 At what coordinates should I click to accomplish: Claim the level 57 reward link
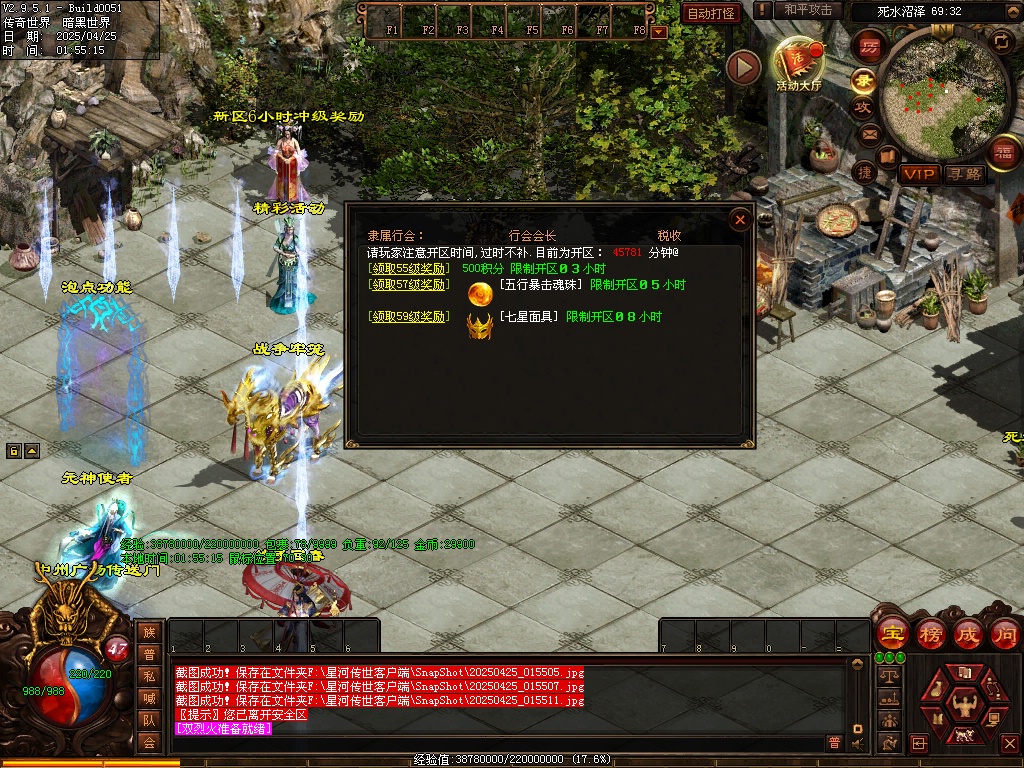click(x=408, y=285)
